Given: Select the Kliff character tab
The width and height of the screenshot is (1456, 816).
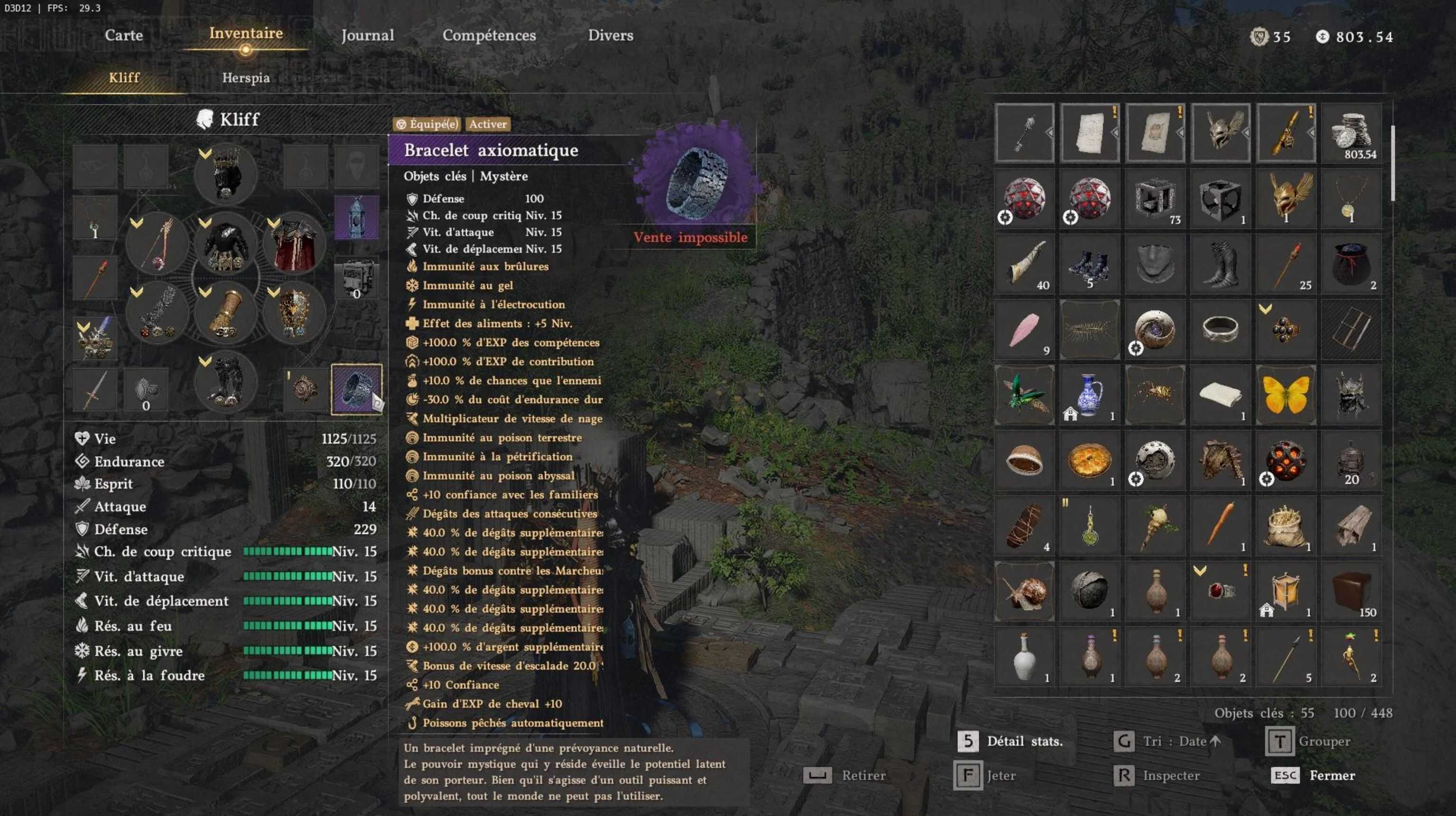Looking at the screenshot, I should coord(124,77).
